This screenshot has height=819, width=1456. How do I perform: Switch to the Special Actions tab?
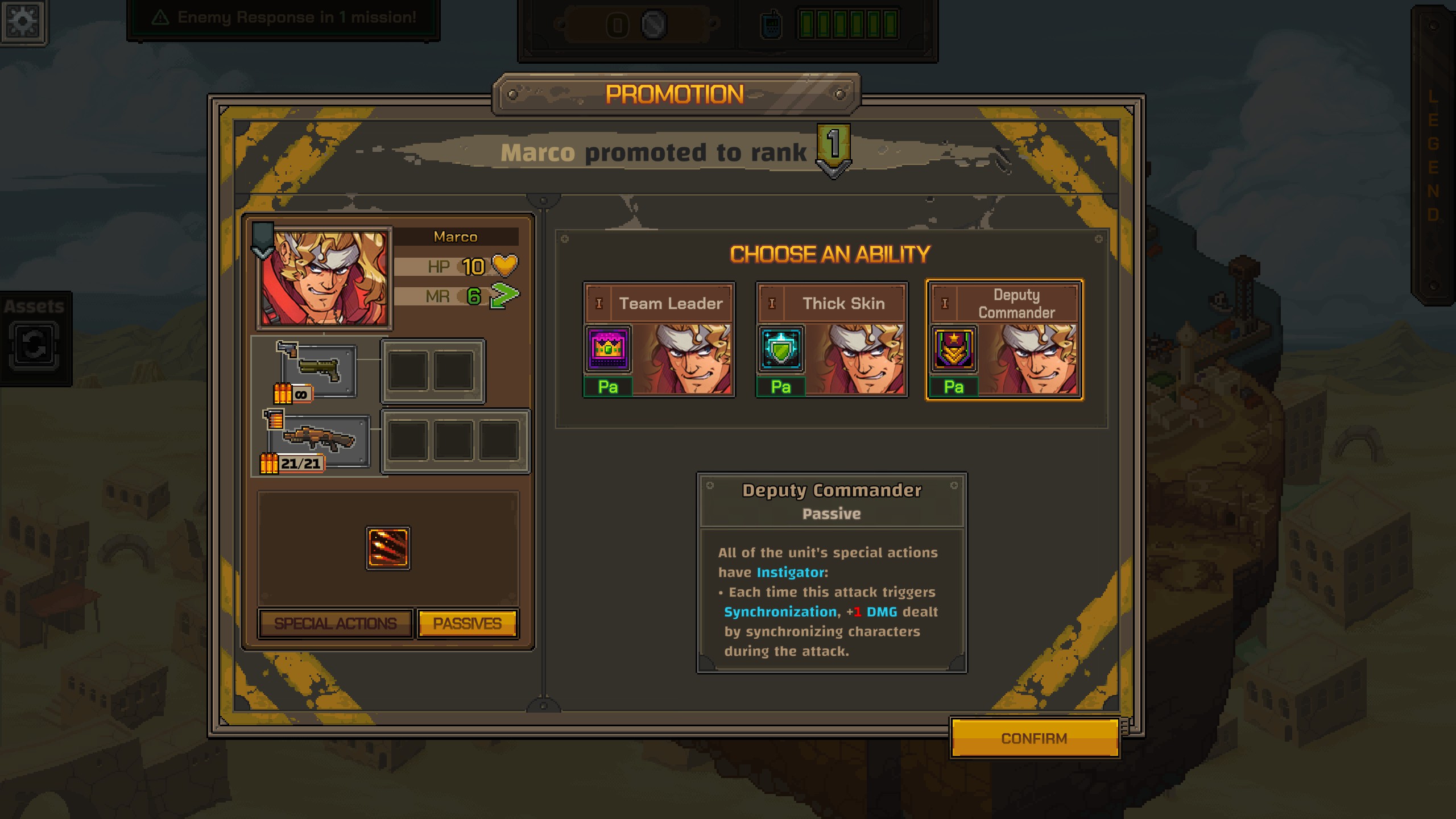click(x=335, y=623)
